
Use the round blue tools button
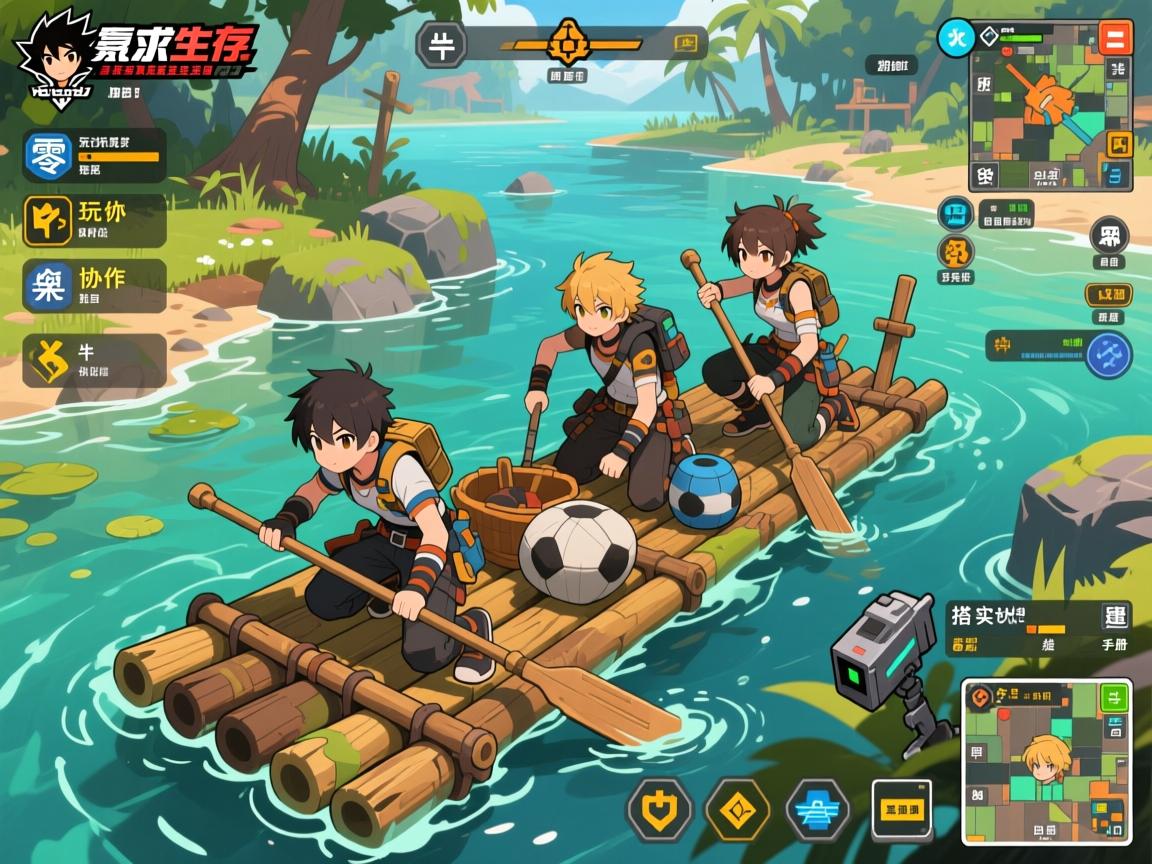coord(1107,354)
